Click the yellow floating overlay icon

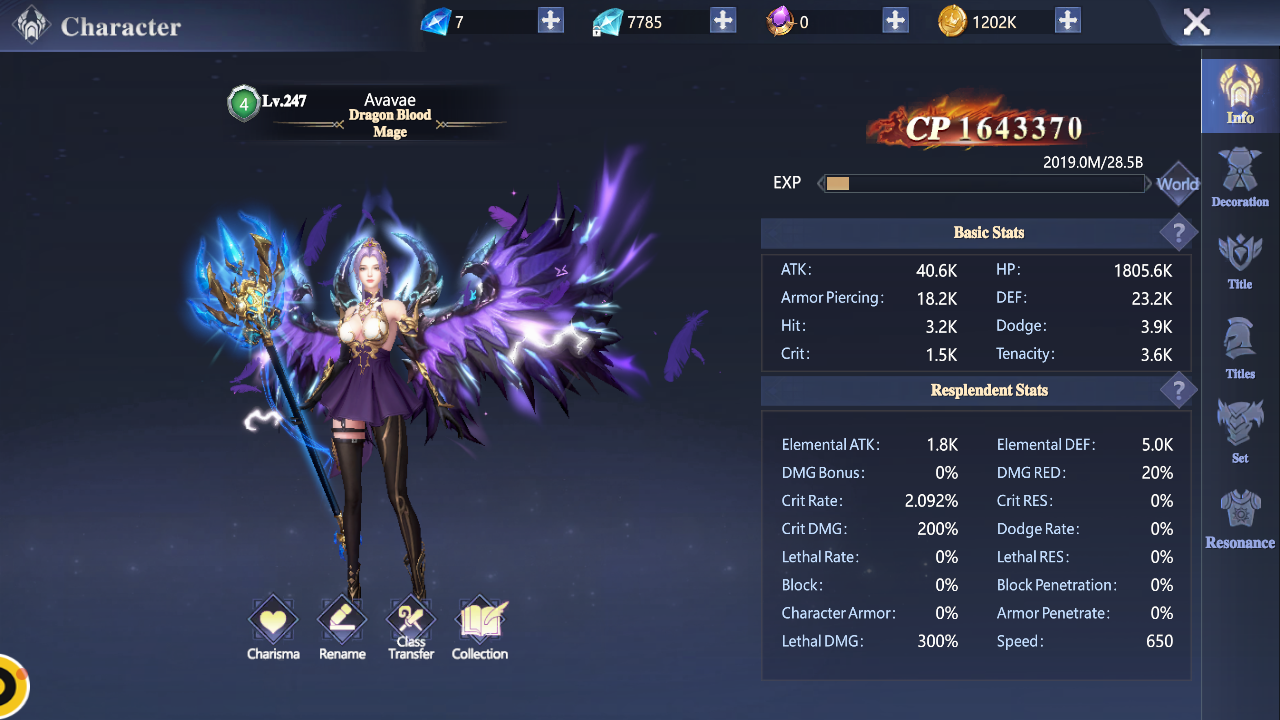(x=12, y=687)
